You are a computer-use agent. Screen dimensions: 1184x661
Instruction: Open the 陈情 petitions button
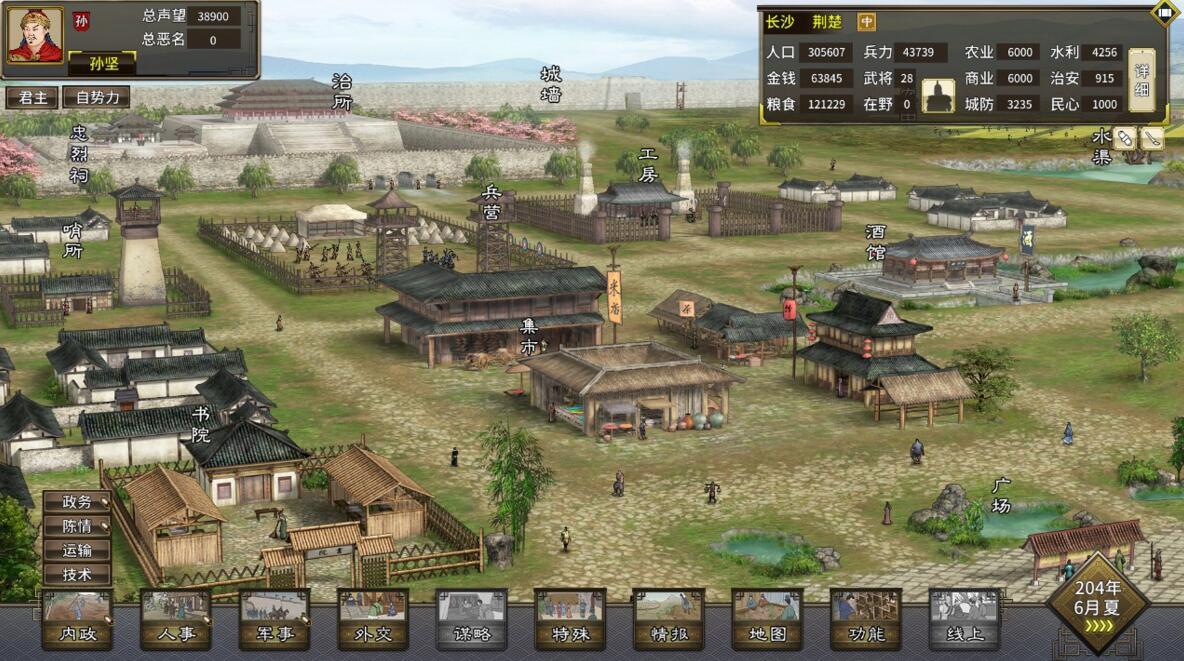[x=77, y=526]
